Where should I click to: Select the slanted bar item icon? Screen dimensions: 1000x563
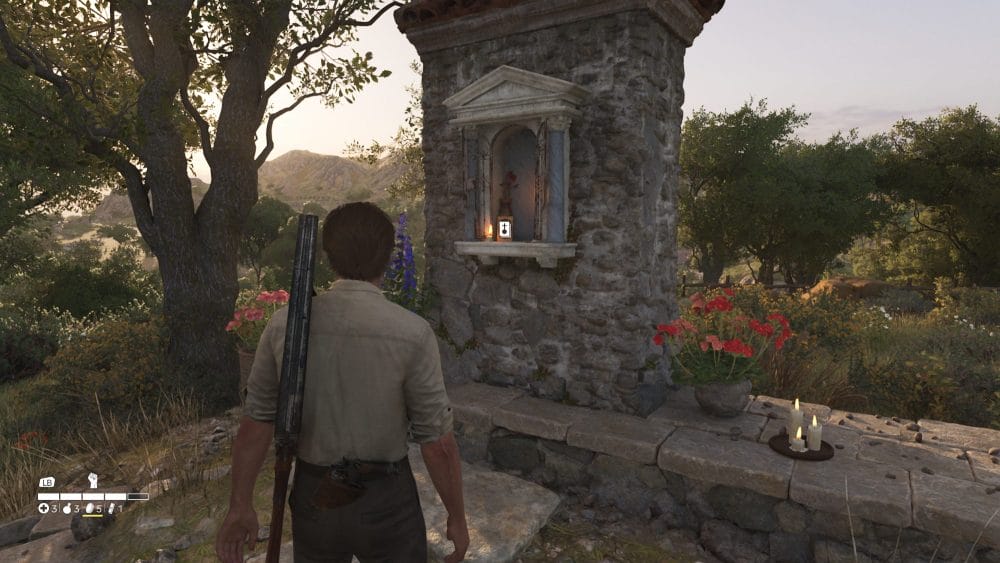point(111,509)
